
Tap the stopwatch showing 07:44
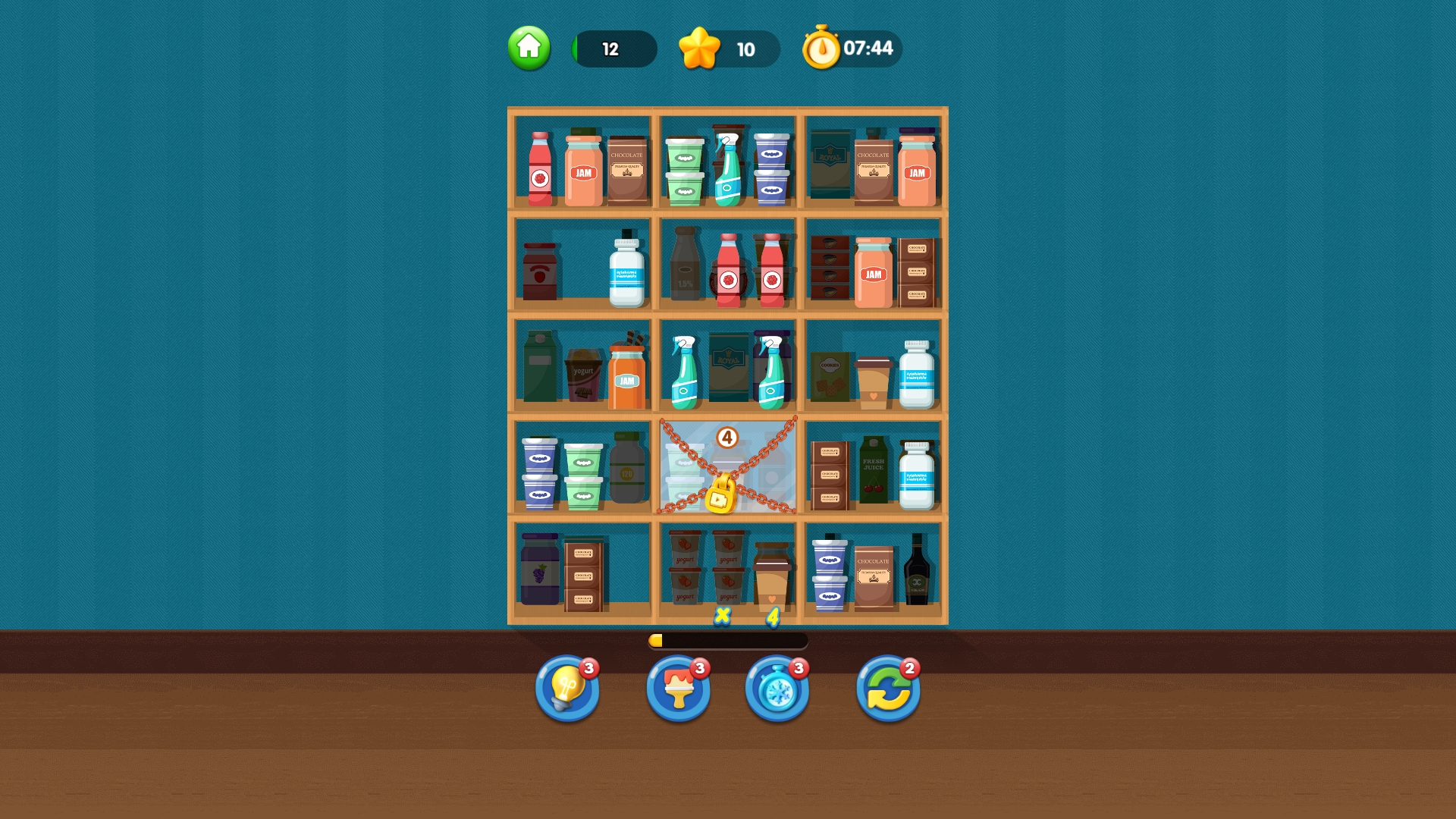[x=848, y=48]
